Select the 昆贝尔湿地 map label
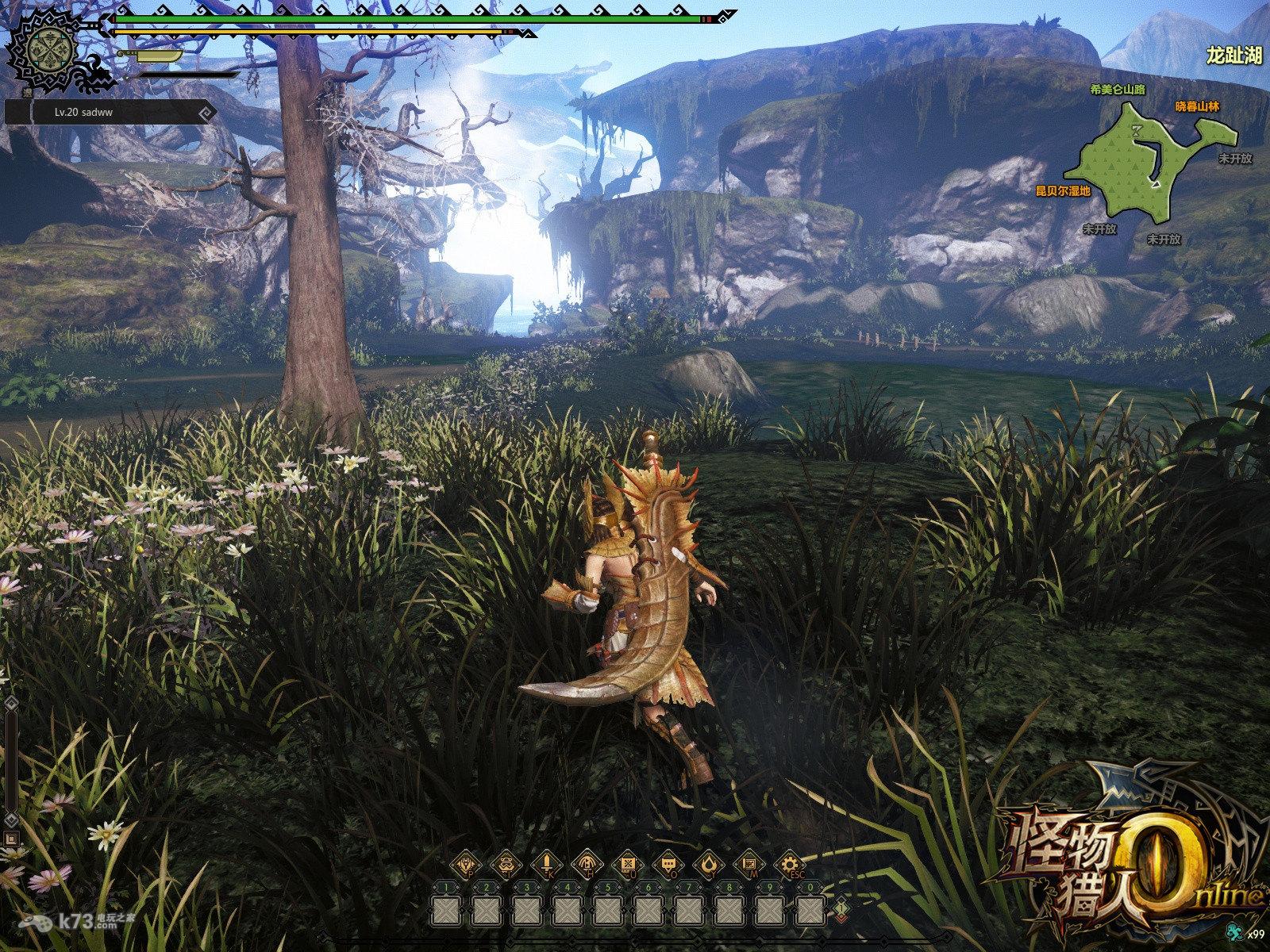Screen dimensions: 1270x952 pyautogui.click(x=1064, y=190)
